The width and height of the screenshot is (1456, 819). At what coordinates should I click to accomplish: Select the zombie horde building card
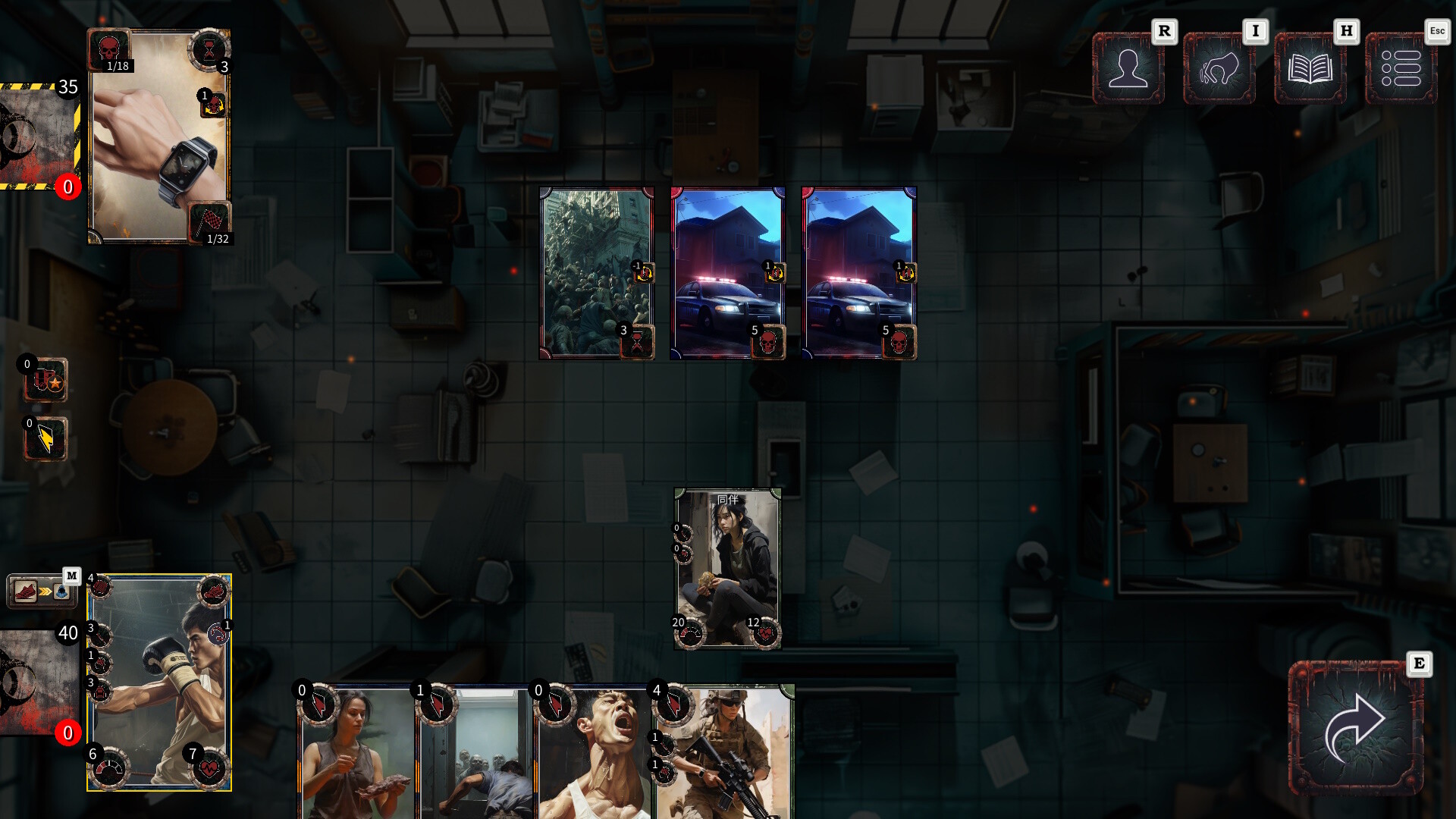click(596, 273)
